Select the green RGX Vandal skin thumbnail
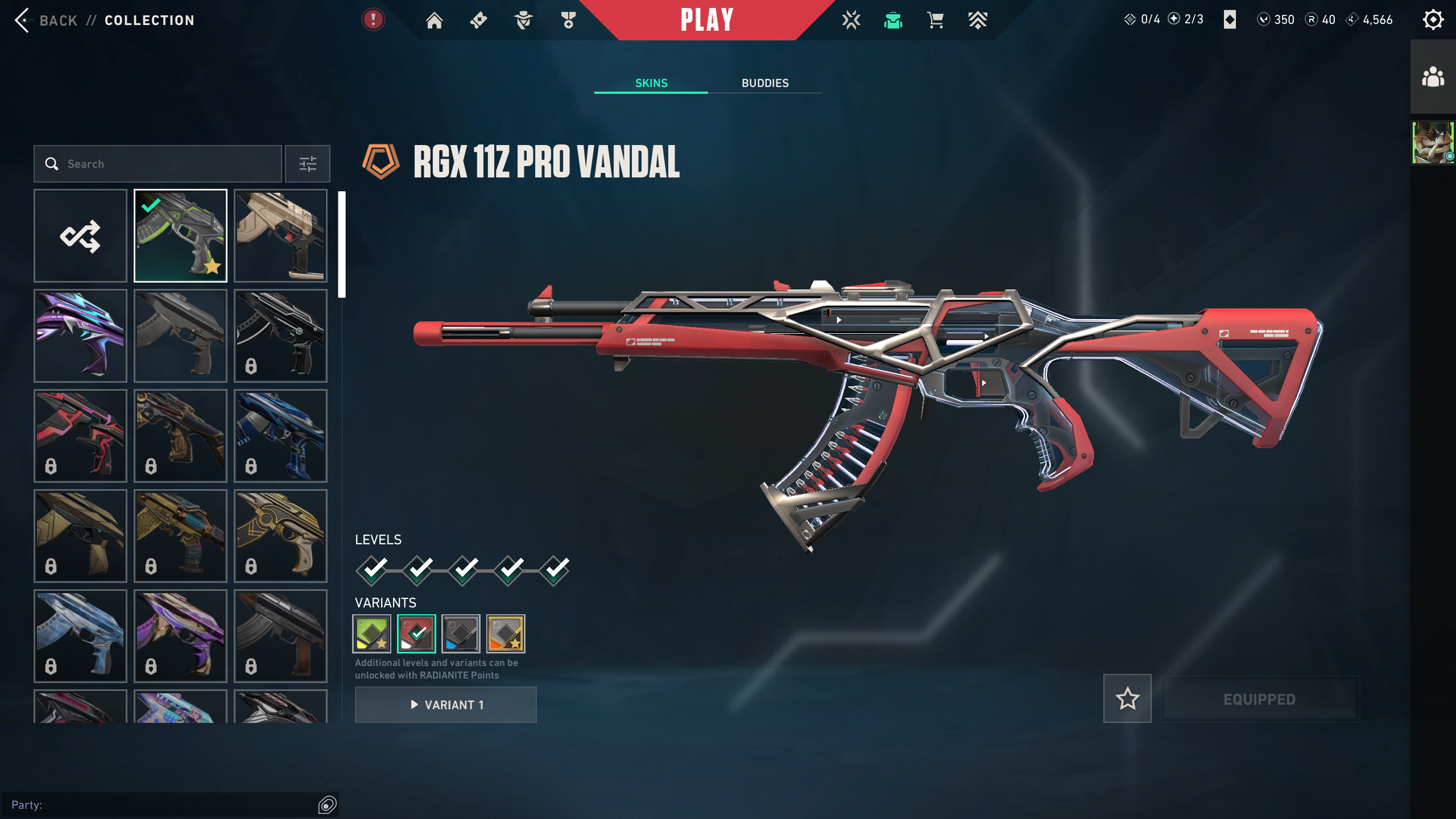The height and width of the screenshot is (819, 1456). pos(180,236)
